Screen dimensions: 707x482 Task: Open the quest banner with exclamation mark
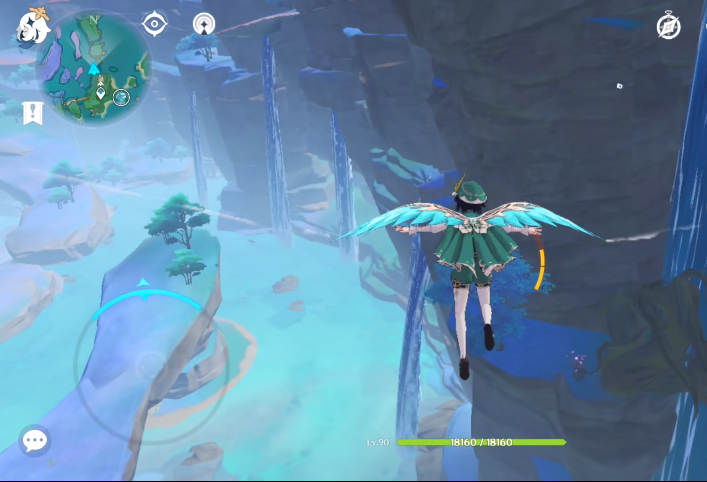coord(32,112)
